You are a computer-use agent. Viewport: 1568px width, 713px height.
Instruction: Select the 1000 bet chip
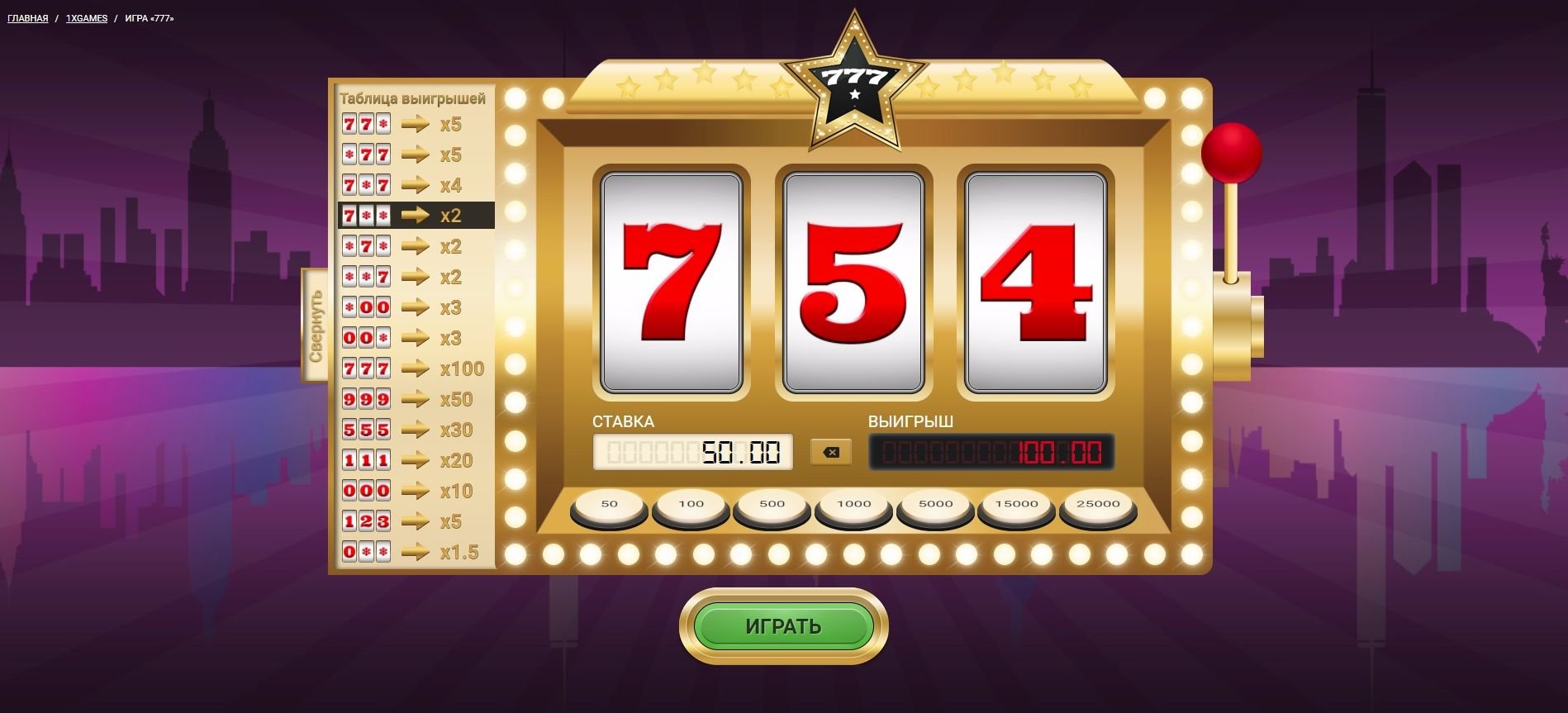(853, 504)
